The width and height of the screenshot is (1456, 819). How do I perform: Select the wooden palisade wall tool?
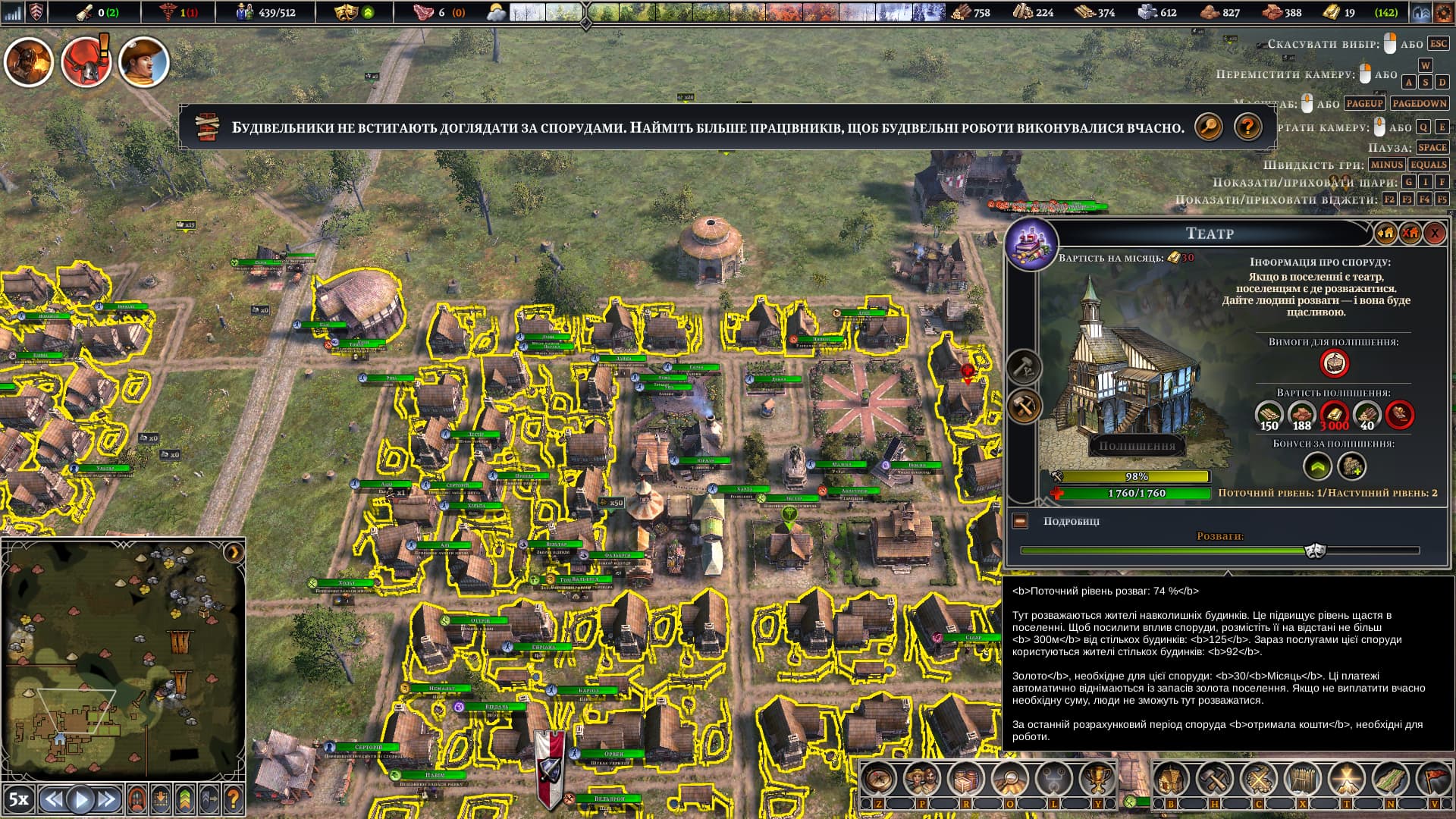[1303, 779]
